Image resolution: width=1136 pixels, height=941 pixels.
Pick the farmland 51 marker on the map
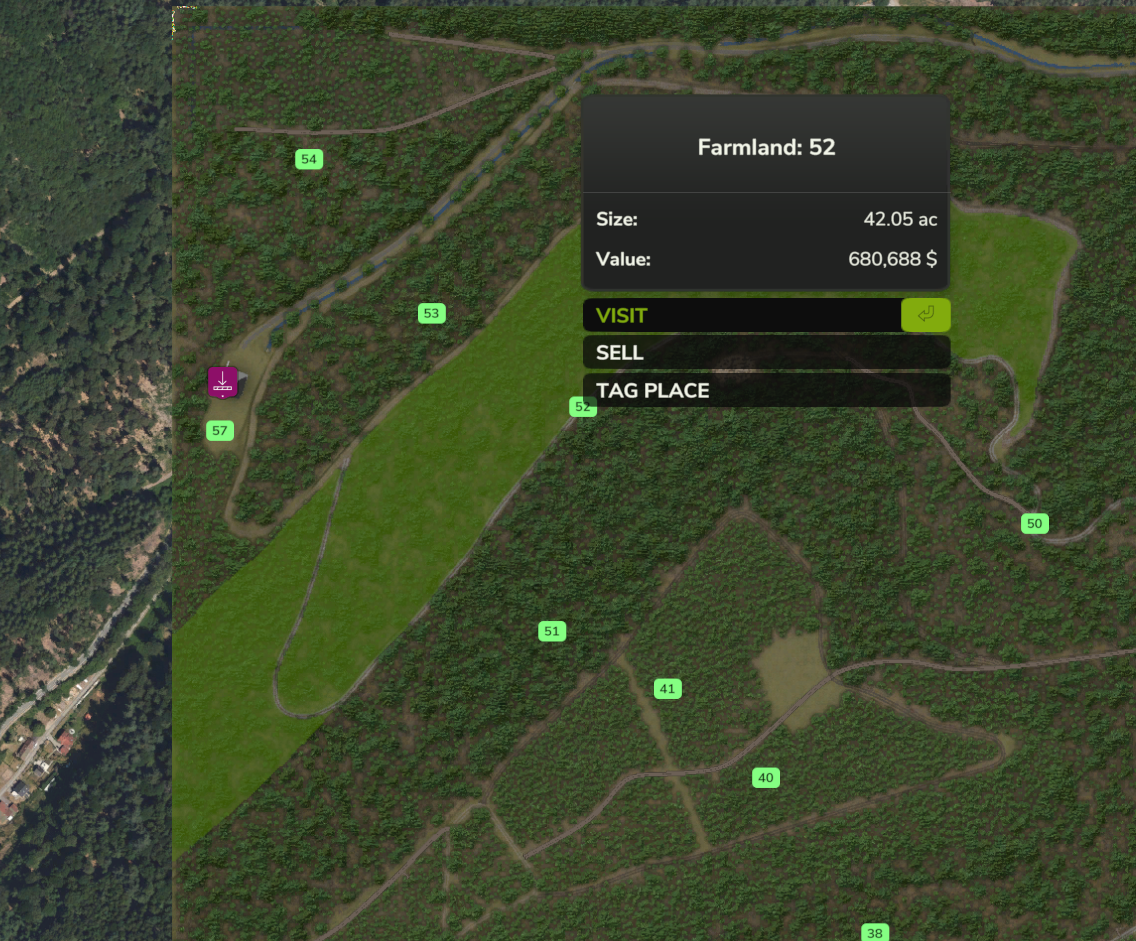point(551,631)
